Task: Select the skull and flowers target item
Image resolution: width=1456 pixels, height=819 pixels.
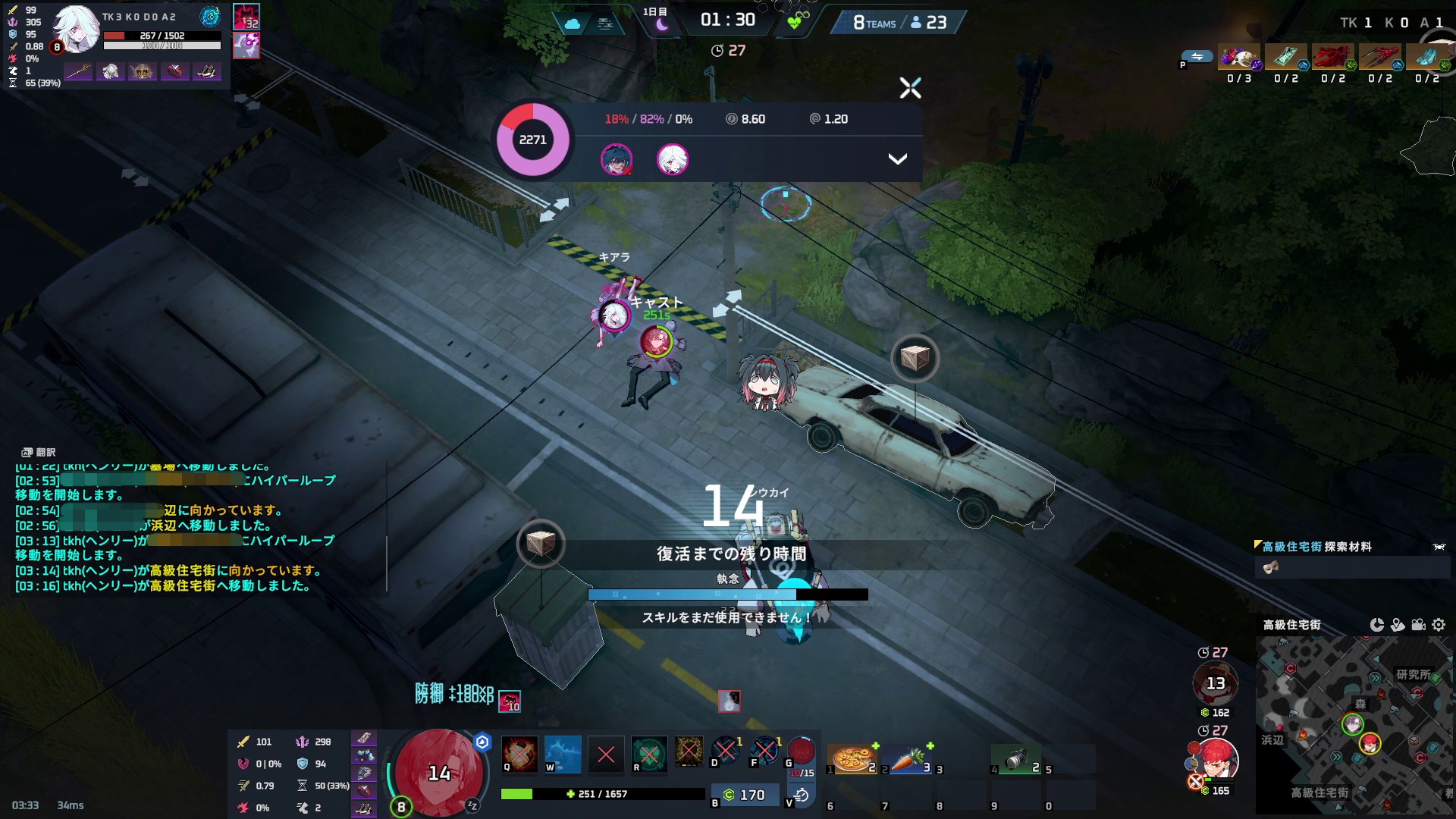Action: (x=1239, y=58)
